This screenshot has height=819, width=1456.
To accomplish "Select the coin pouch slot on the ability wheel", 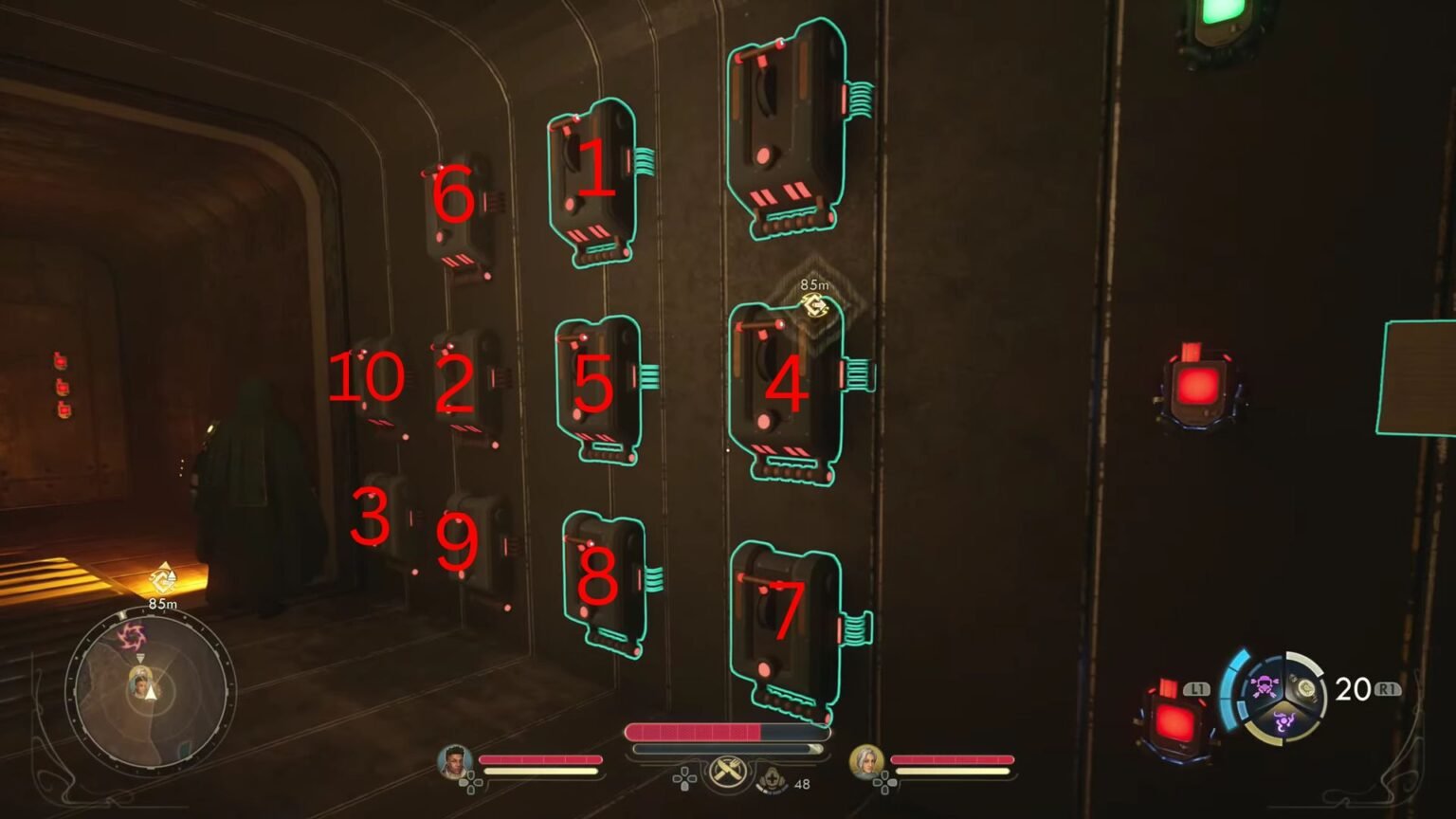I will click(1306, 687).
